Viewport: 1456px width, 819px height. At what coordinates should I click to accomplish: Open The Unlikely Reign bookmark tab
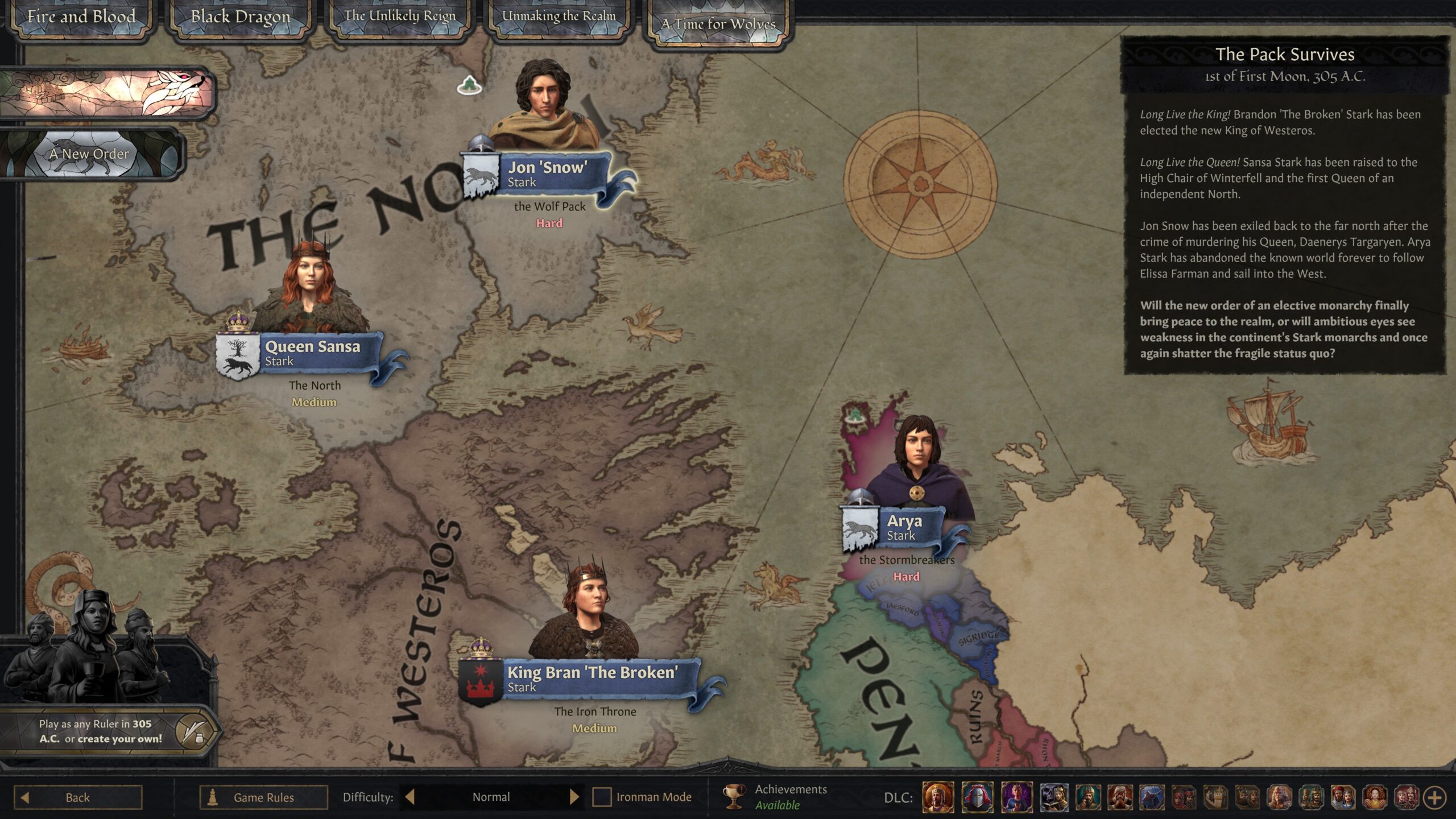399,17
